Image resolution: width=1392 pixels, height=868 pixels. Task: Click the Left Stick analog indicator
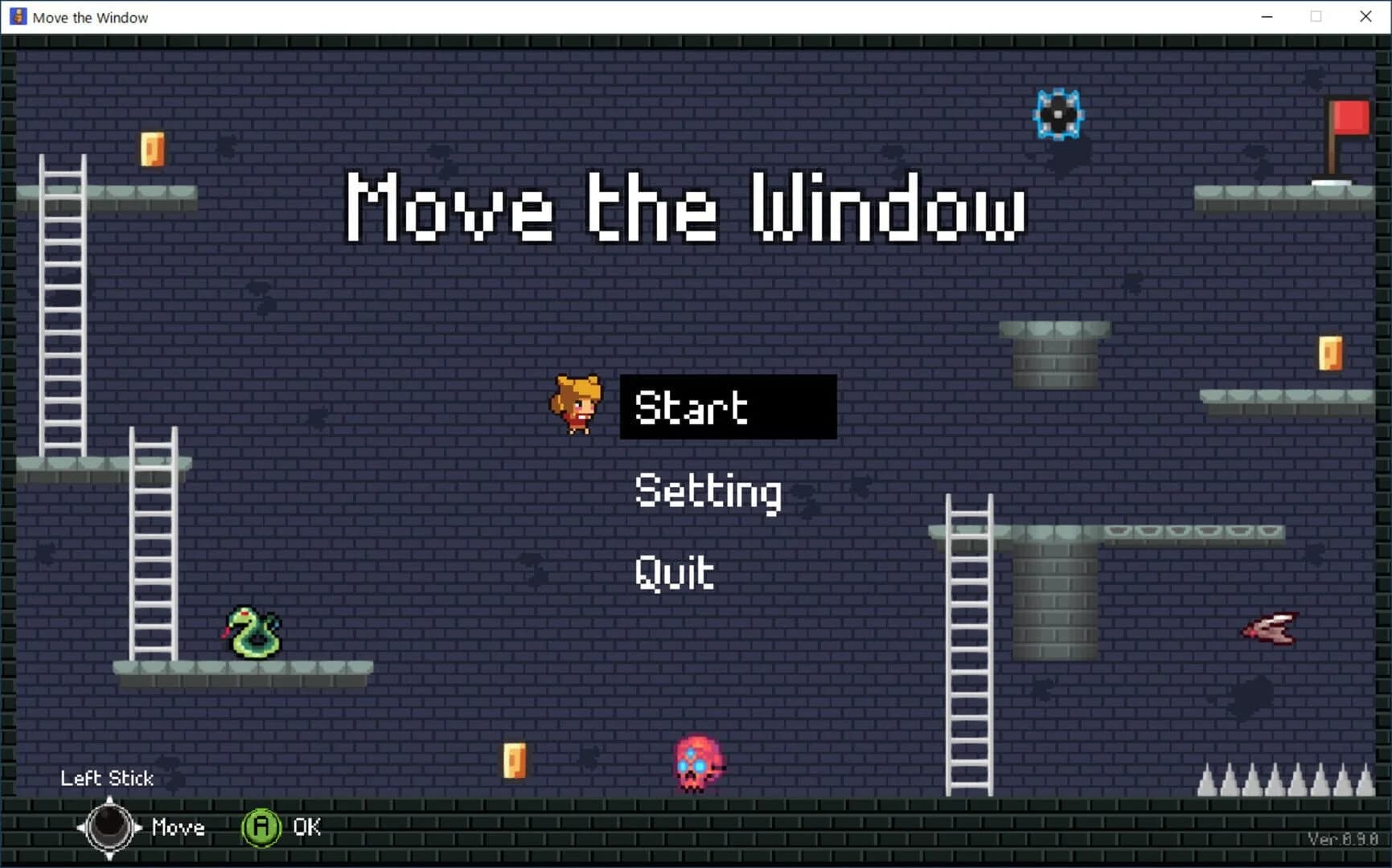tap(107, 778)
